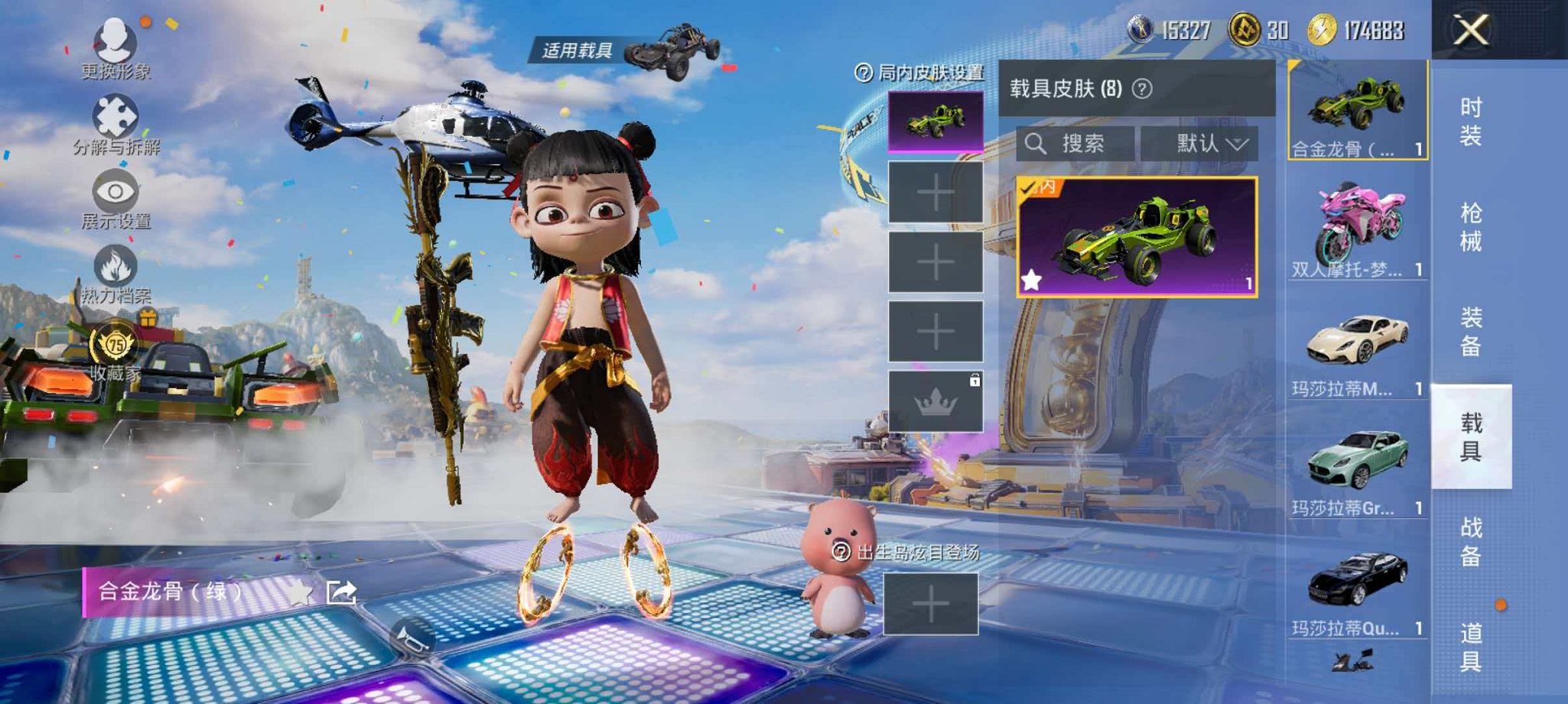Switch to the 时装 tab

click(x=1472, y=122)
